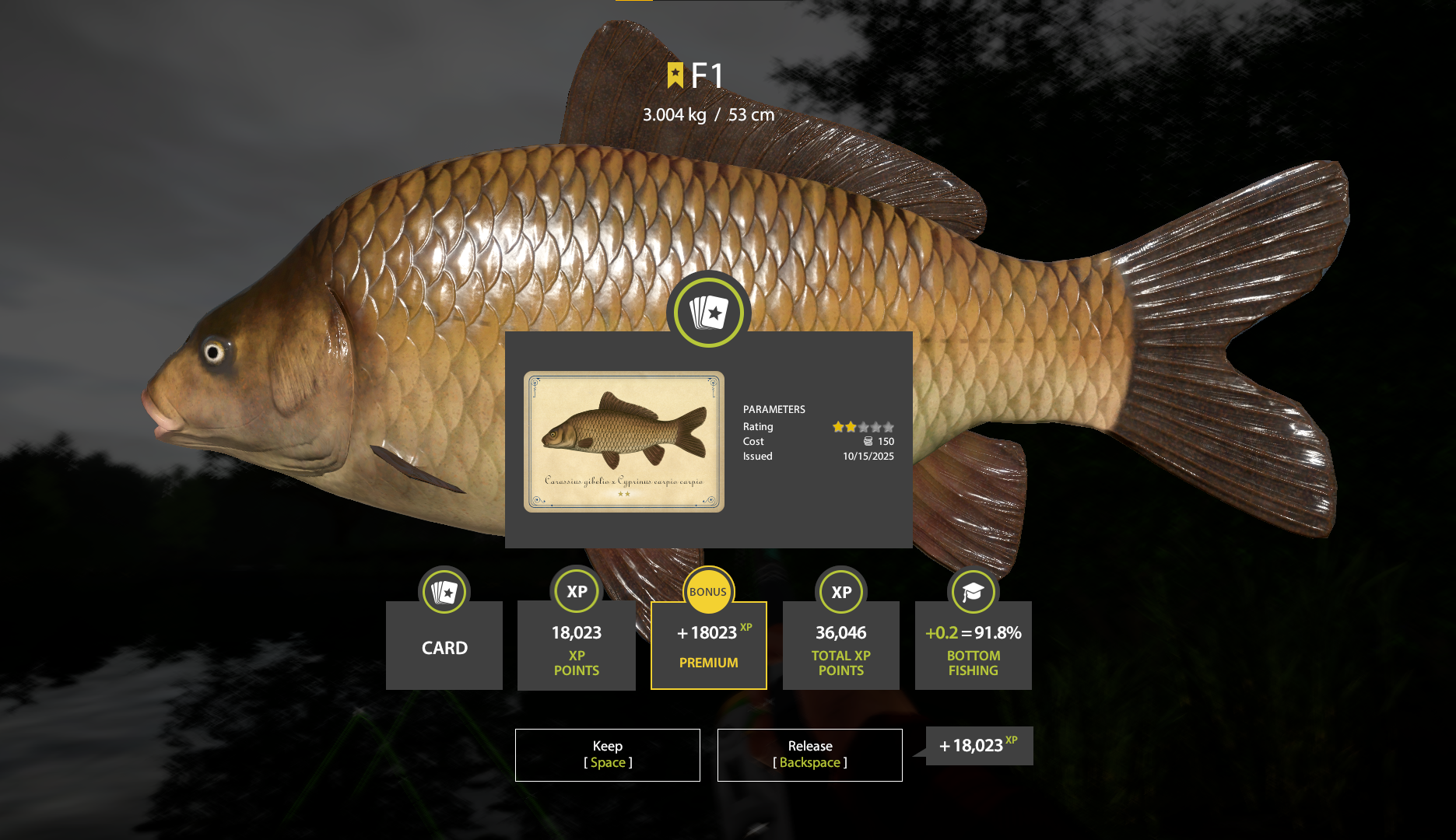View the F1 collectible card thumbnail
Image resolution: width=1456 pixels, height=840 pixels.
624,441
